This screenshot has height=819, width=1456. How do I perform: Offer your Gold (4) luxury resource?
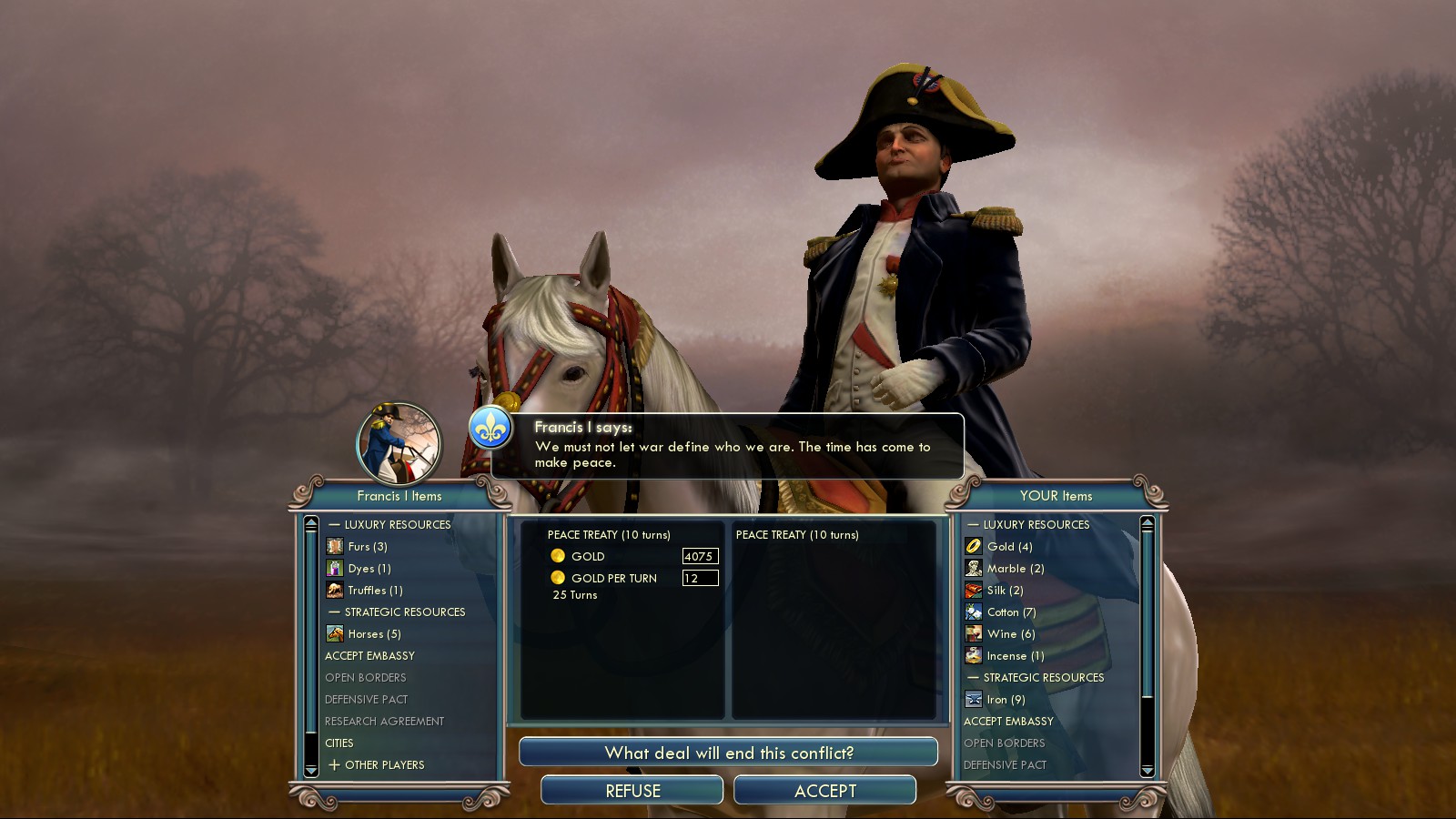pos(1009,547)
